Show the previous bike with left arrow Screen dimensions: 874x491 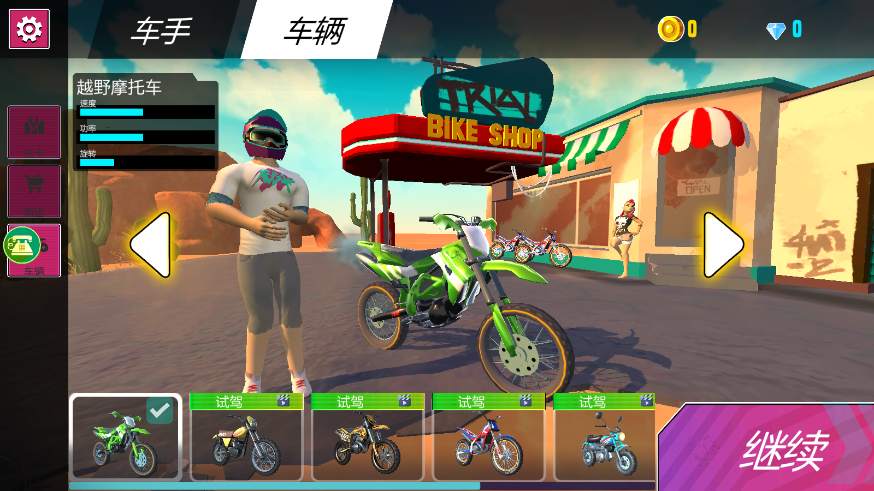pyautogui.click(x=150, y=245)
